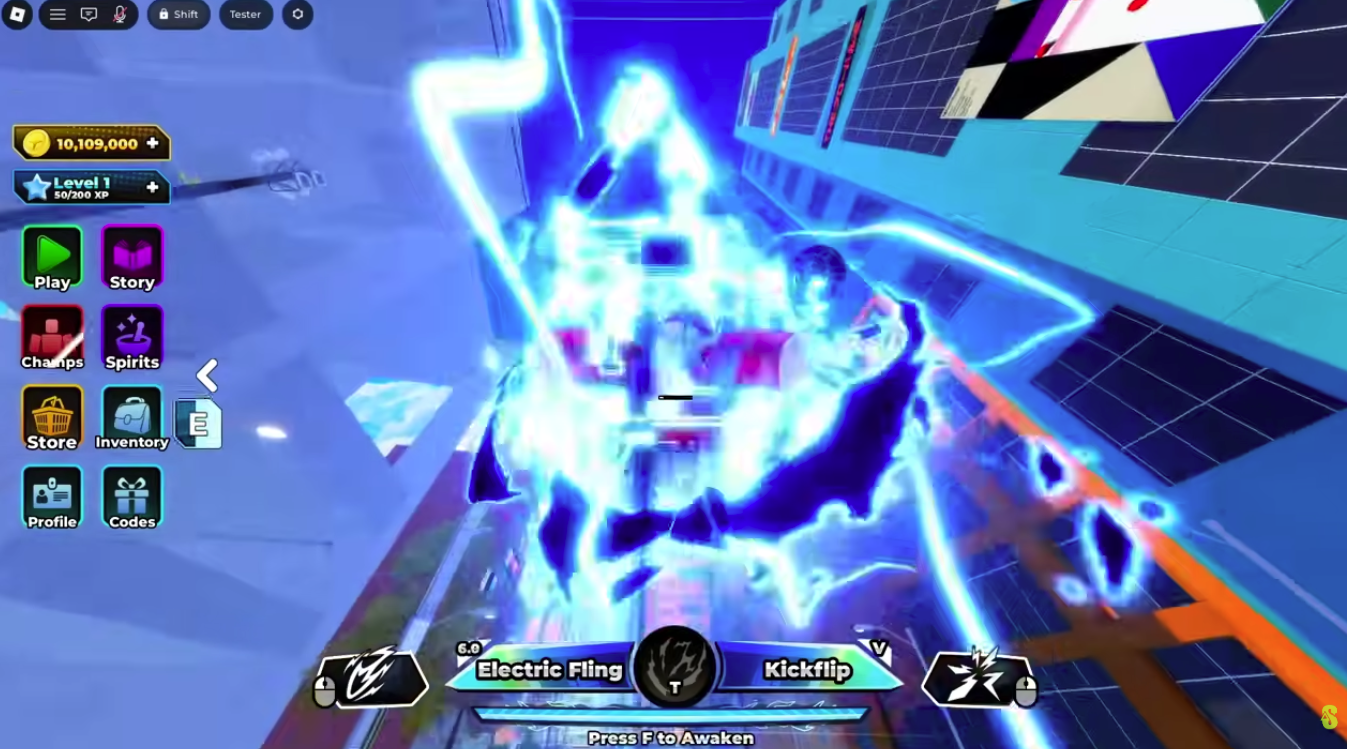1347x749 pixels.
Task: Toggle Shift lock
Action: click(178, 14)
